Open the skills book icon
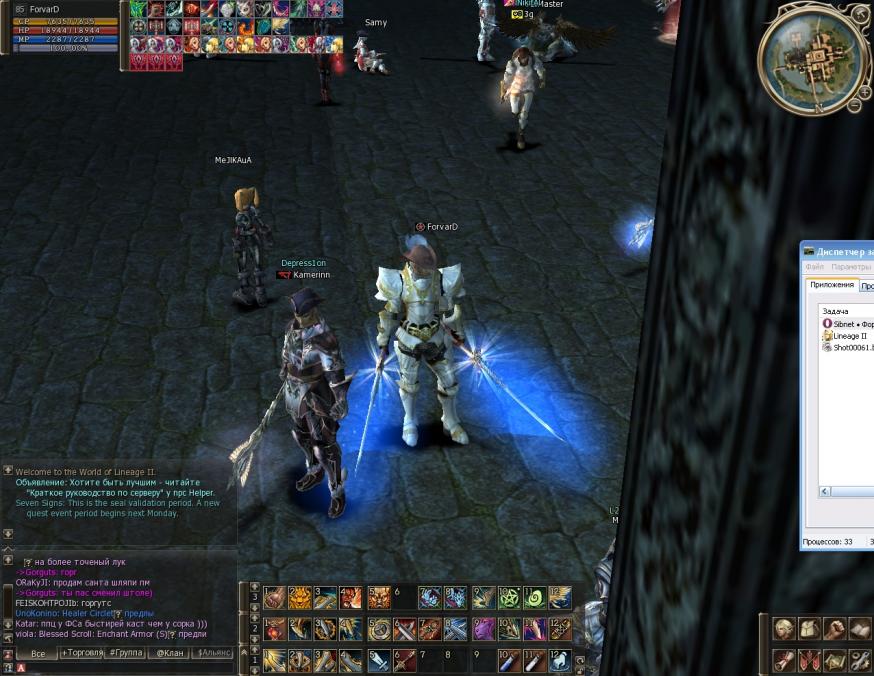This screenshot has width=874, height=676. 860,629
